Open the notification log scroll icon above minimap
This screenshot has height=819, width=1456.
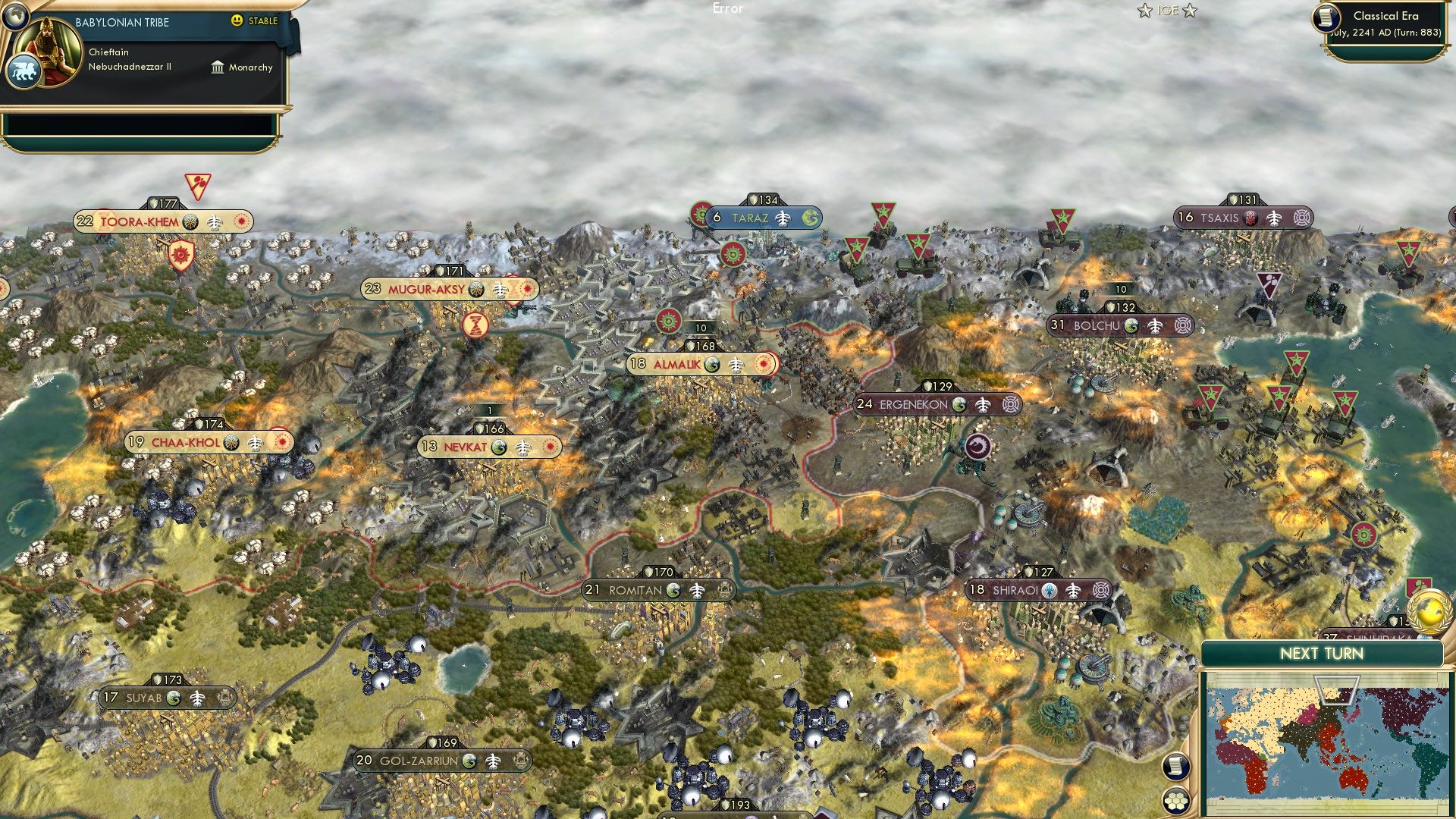pyautogui.click(x=1178, y=766)
